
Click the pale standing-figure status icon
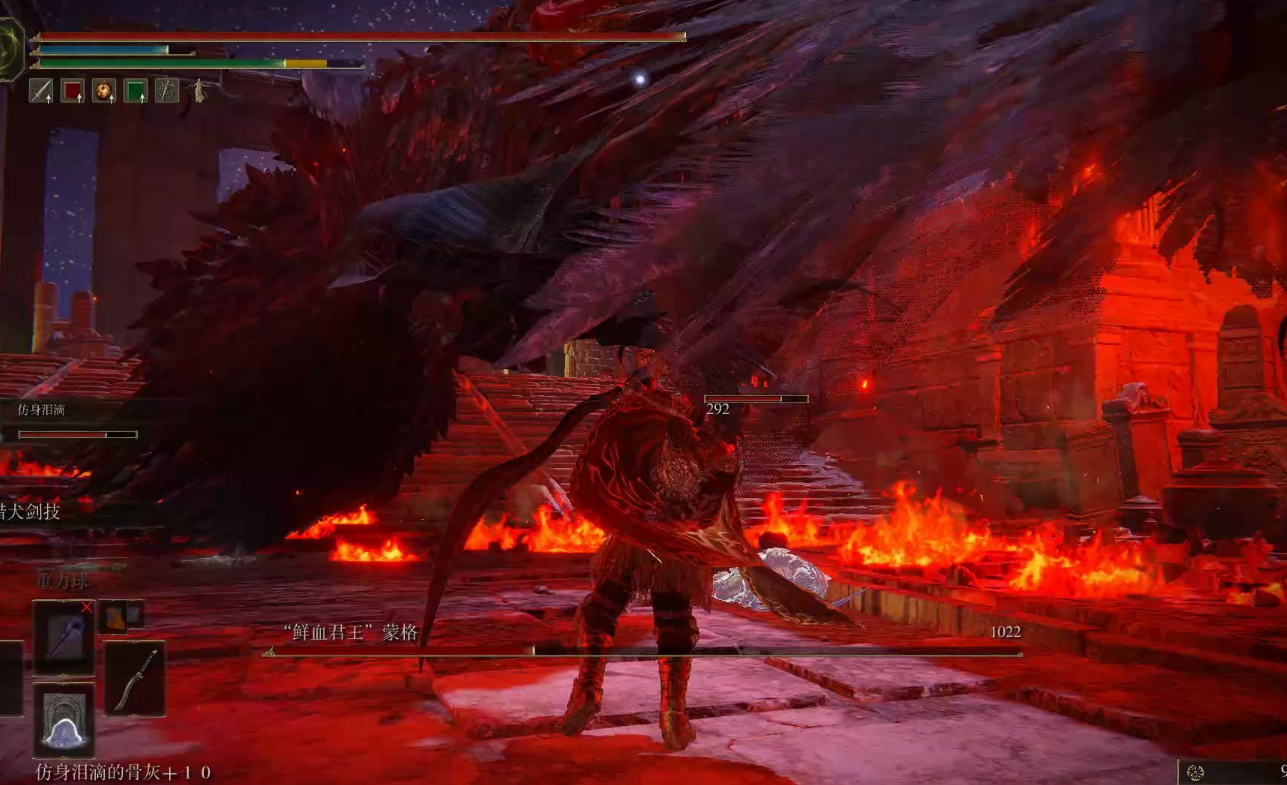(199, 91)
